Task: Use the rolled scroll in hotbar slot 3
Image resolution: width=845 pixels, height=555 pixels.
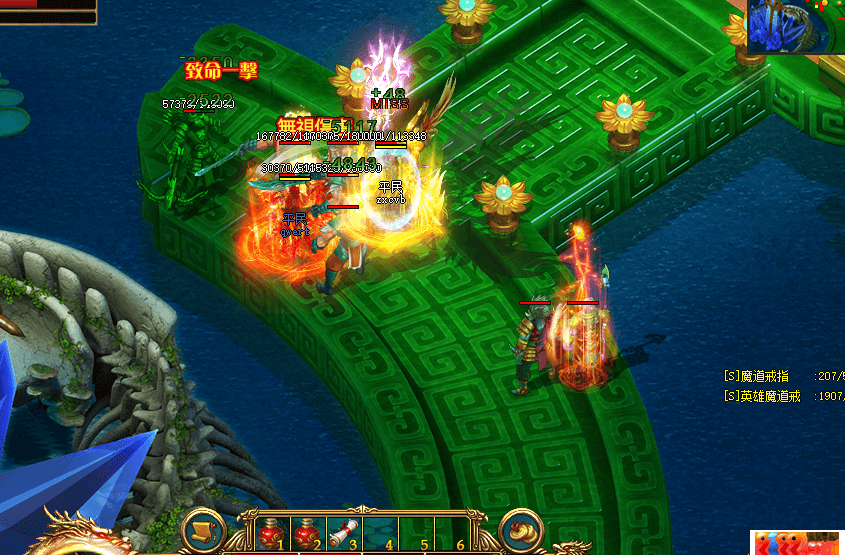Action: (343, 532)
